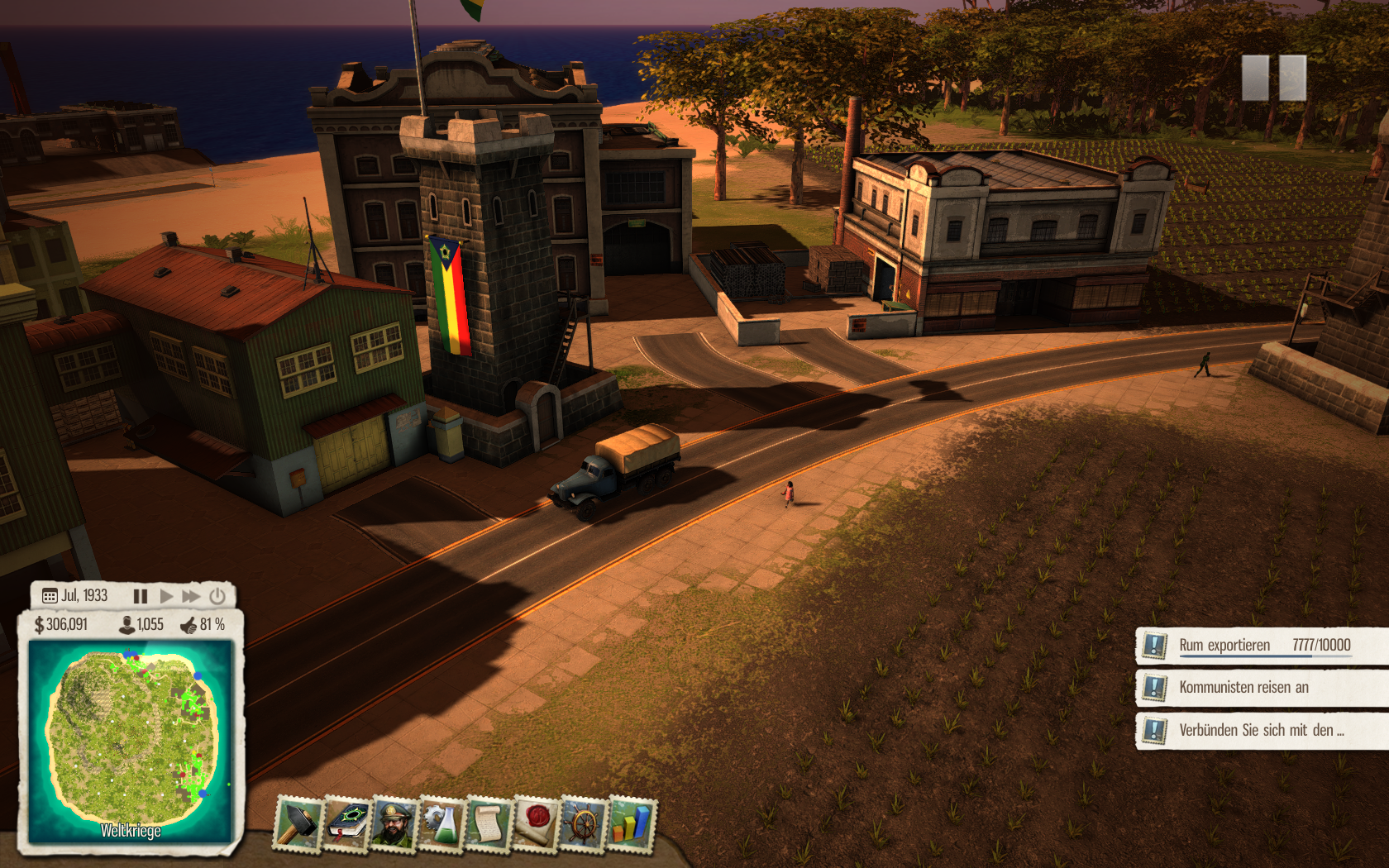The width and height of the screenshot is (1389, 868).
Task: Open the El Presidente dynasty portrait stamp
Action: [x=394, y=823]
